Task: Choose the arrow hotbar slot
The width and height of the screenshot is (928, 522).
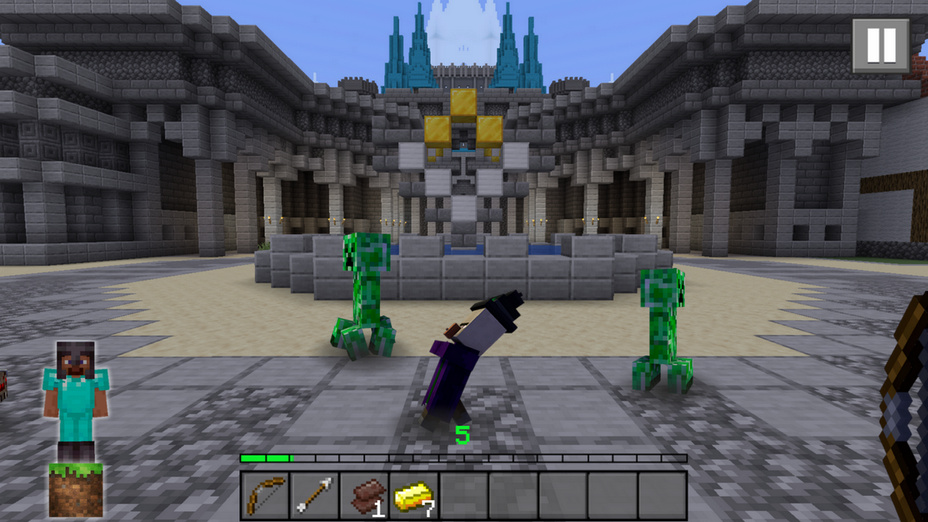Action: [x=315, y=495]
